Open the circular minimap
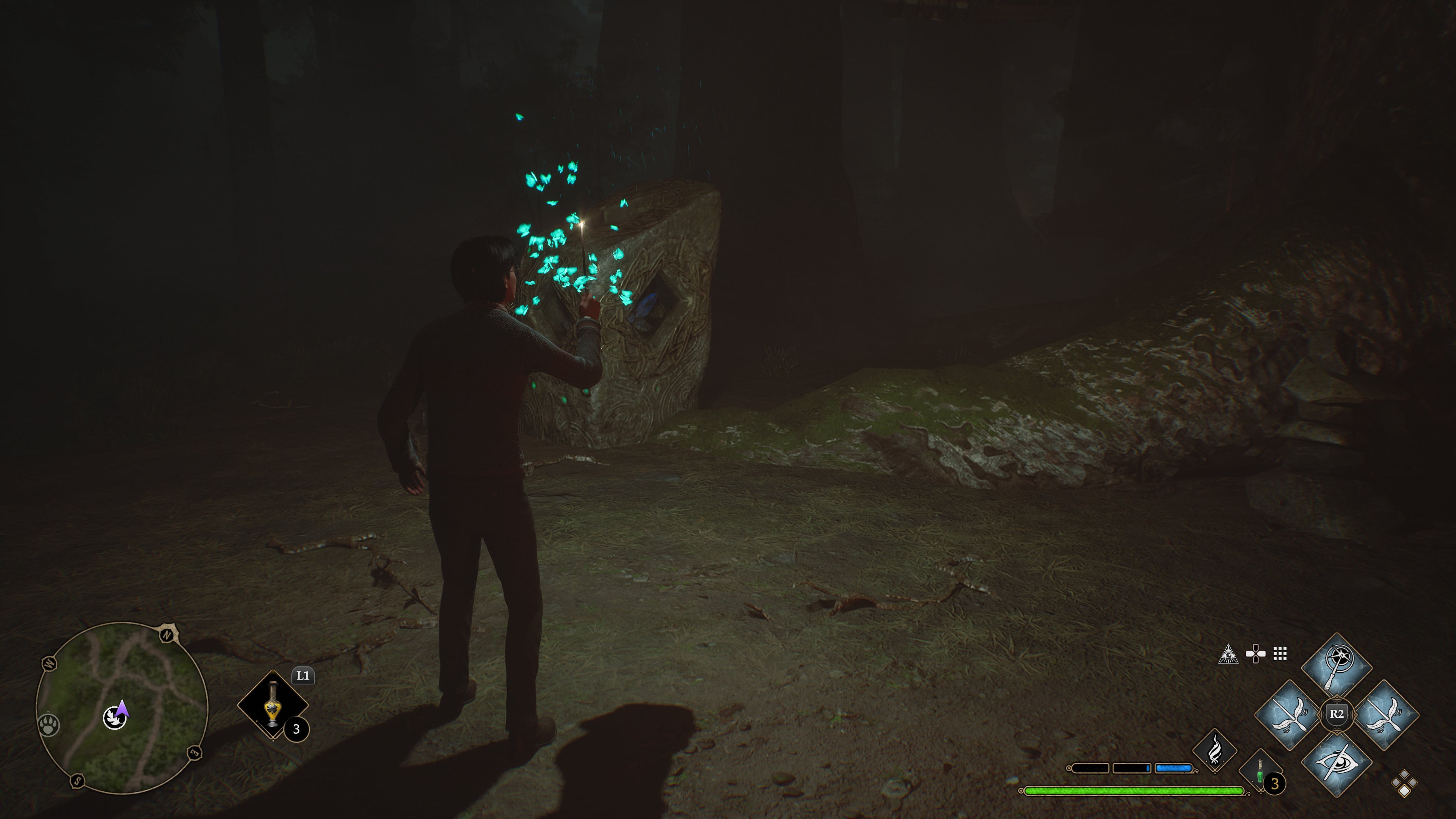 pos(122,708)
